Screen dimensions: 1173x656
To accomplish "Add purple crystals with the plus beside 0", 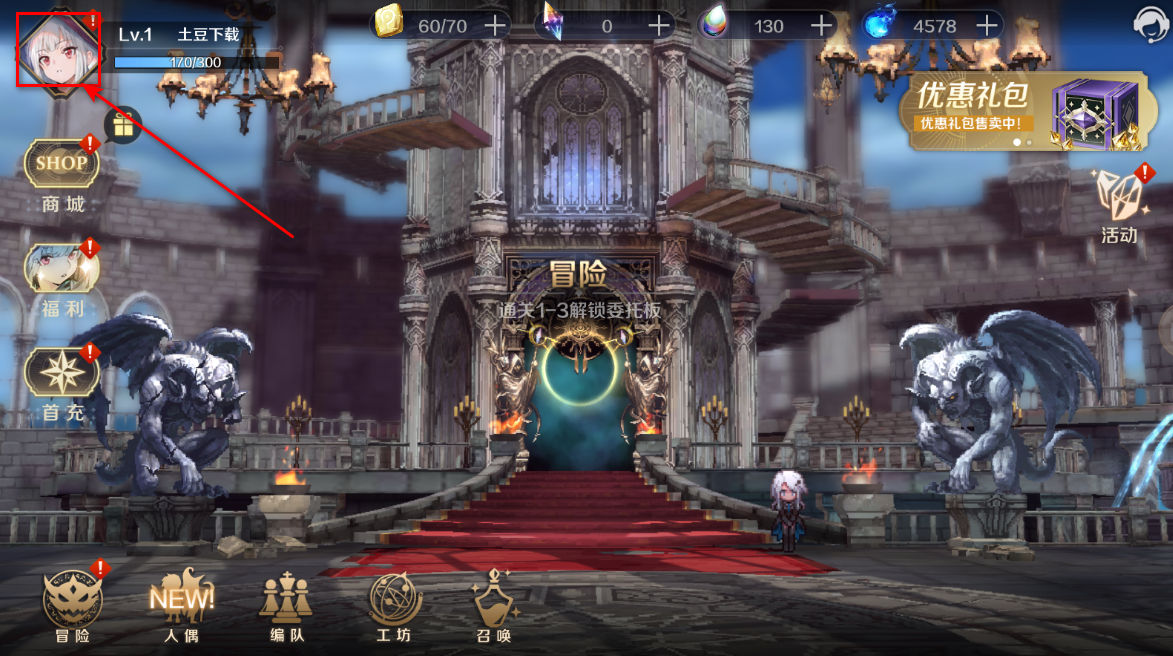I will click(659, 25).
